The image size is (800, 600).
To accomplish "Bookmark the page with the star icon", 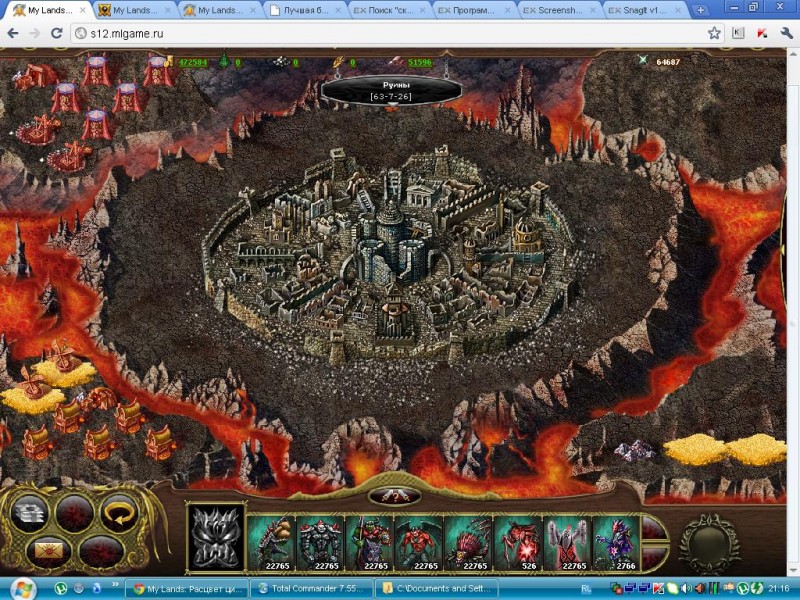I will (714, 33).
